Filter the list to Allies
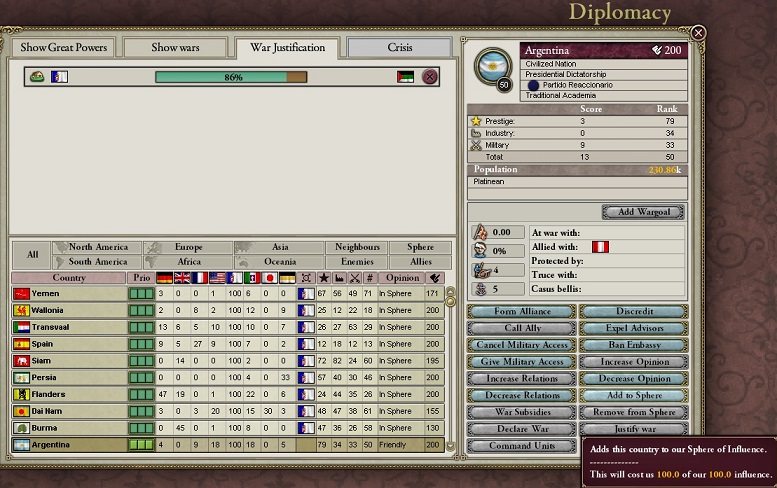The width and height of the screenshot is (777, 488). point(421,262)
